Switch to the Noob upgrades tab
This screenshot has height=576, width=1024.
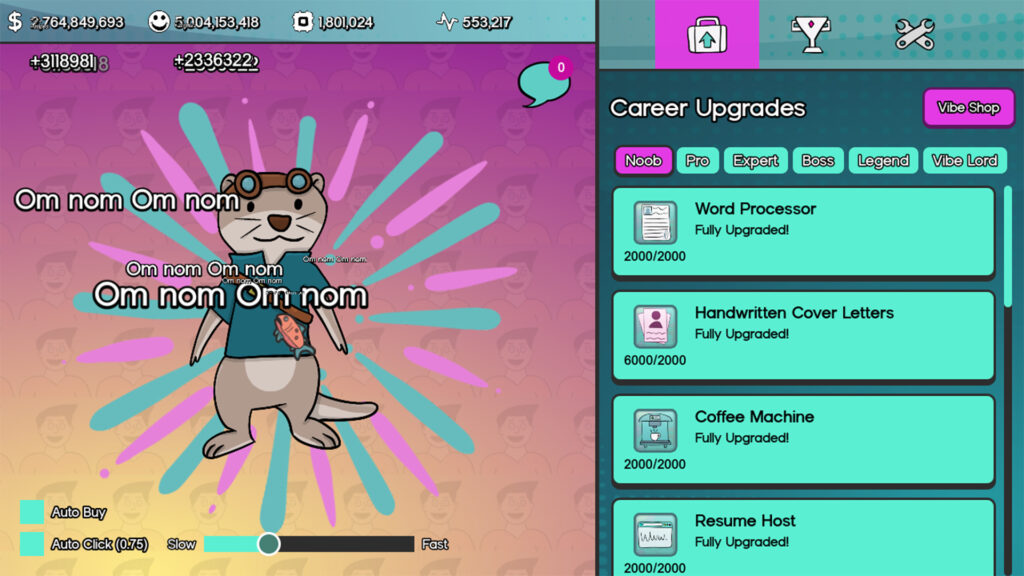643,161
